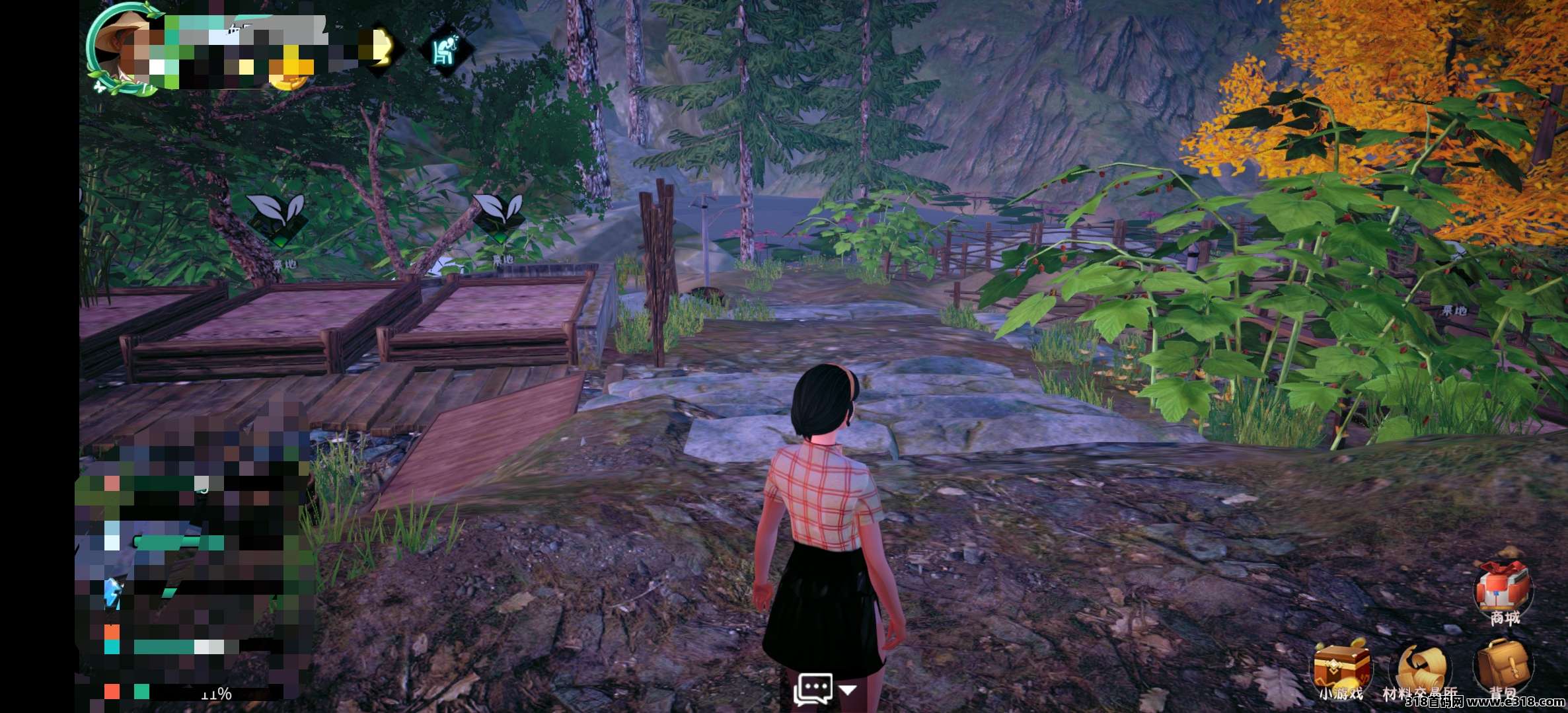Open the 小游戏 mini-games chest

(1340, 667)
